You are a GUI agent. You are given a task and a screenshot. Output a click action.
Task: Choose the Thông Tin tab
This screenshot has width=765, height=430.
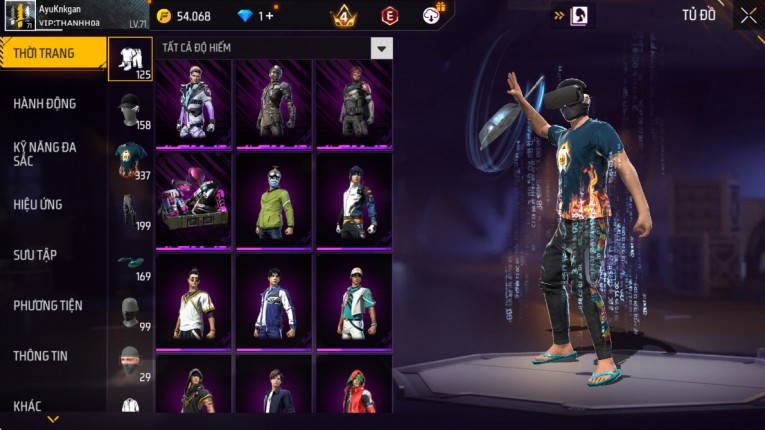[x=41, y=355]
